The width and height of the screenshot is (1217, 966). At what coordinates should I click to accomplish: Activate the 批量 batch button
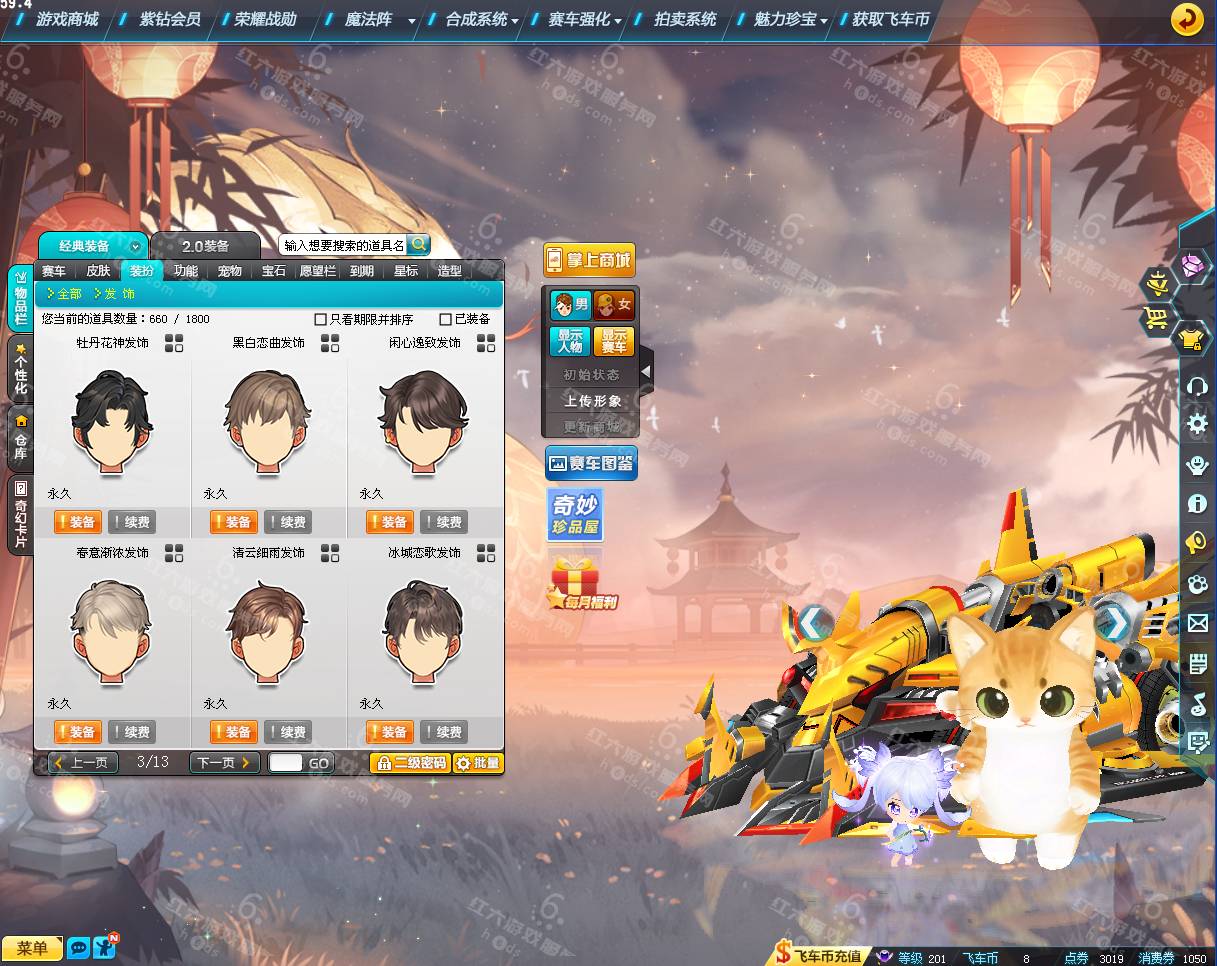tap(478, 763)
